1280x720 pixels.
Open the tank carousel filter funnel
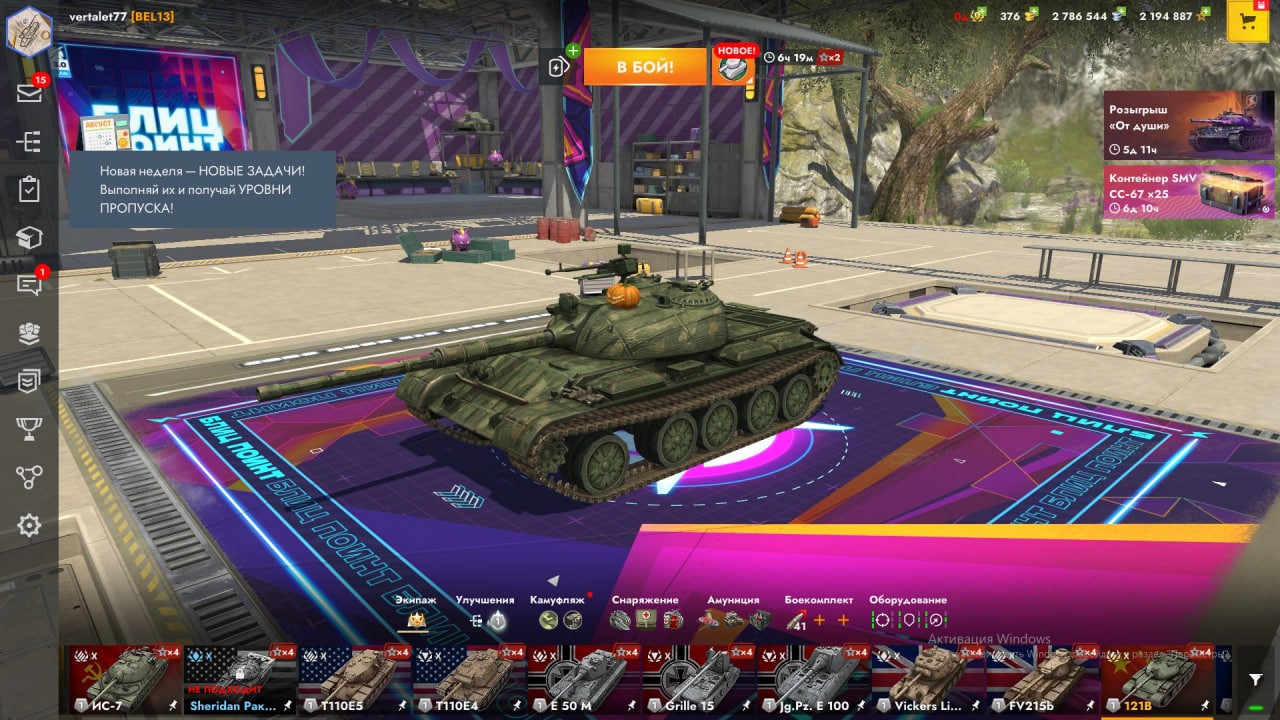1255,679
